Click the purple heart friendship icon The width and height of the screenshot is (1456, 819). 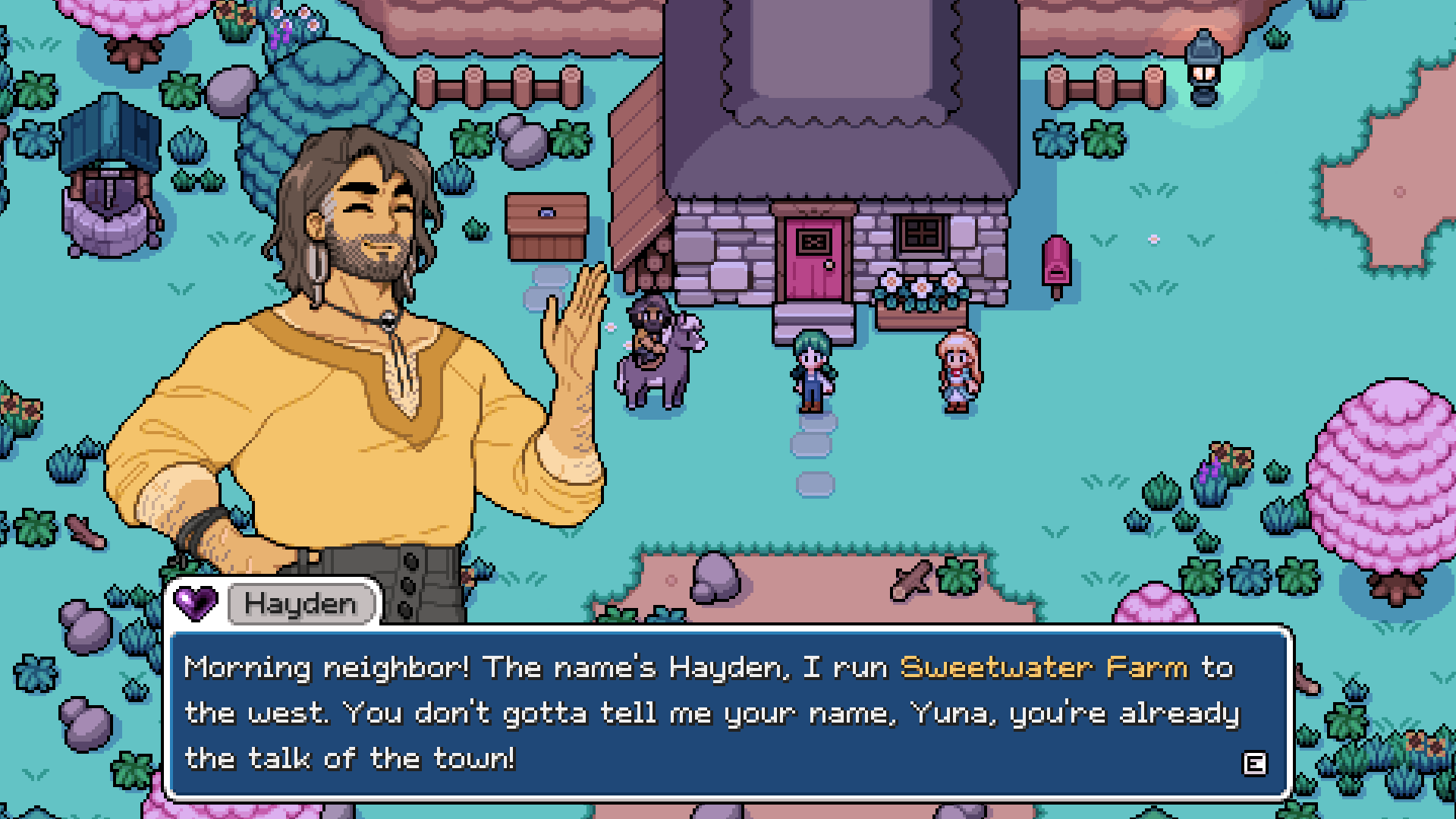coord(196,603)
